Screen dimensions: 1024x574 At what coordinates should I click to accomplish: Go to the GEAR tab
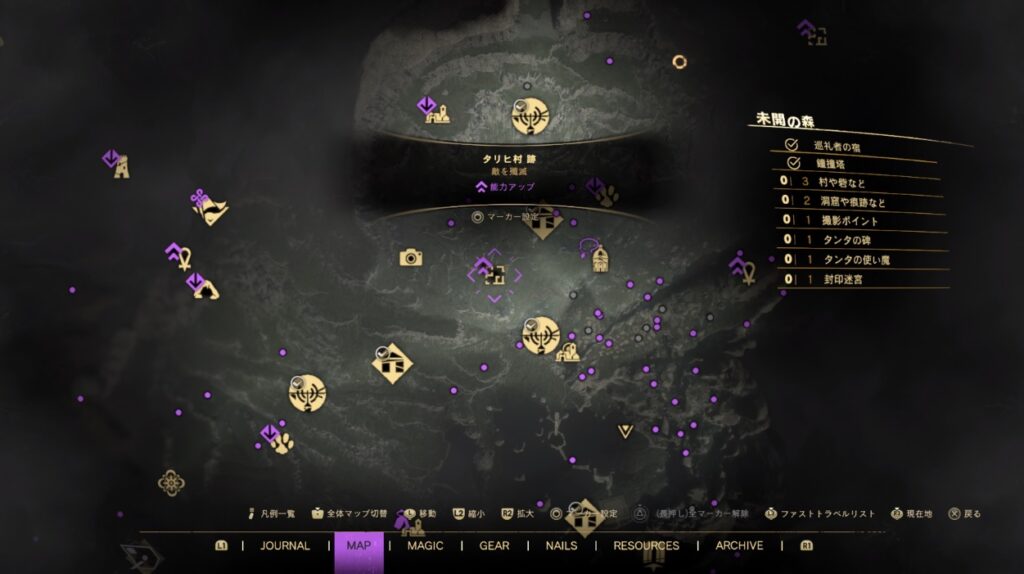(494, 546)
